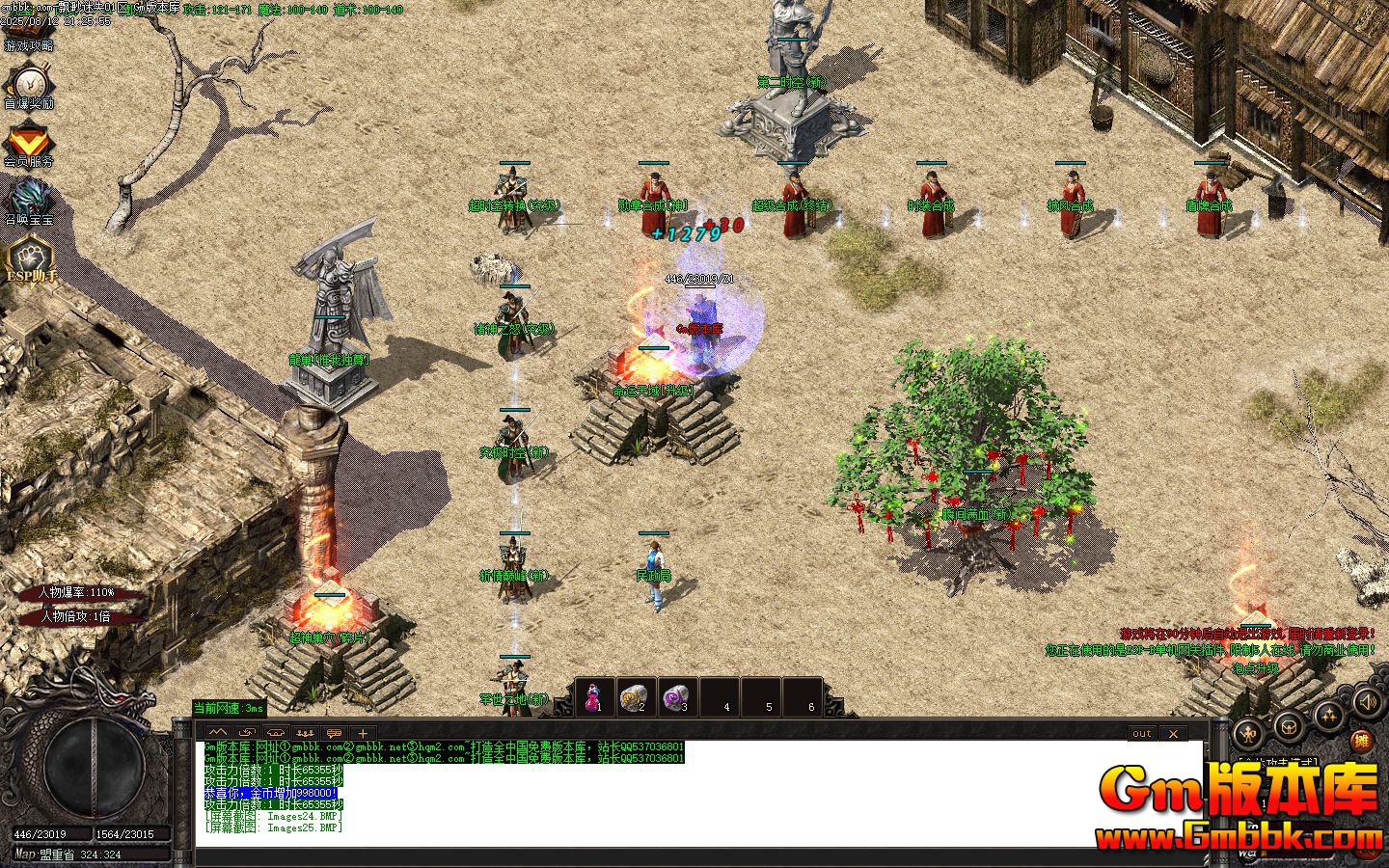Open the skills sparkle icon bottom right

[1327, 716]
